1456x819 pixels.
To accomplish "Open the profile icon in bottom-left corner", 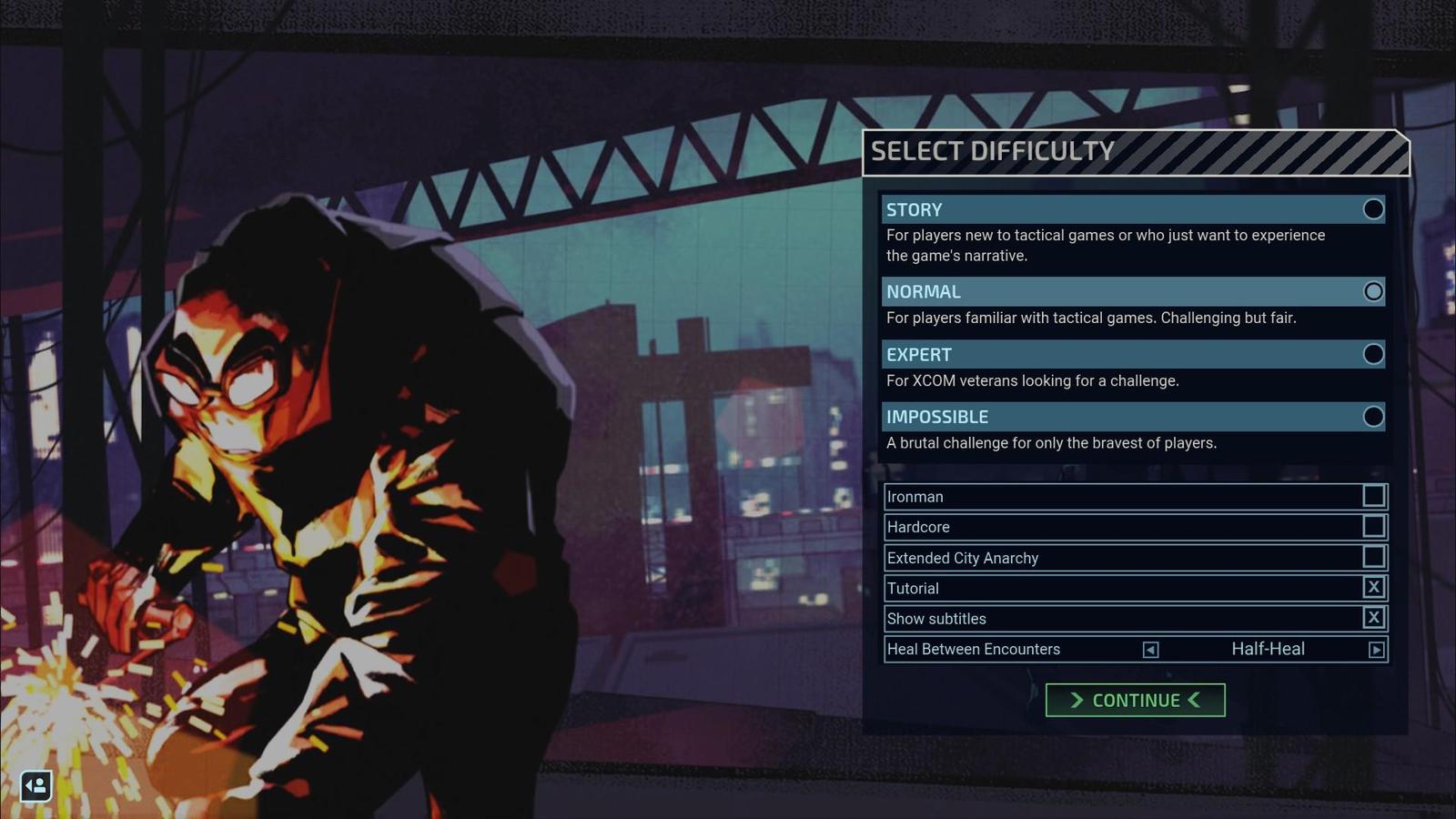I will [36, 785].
